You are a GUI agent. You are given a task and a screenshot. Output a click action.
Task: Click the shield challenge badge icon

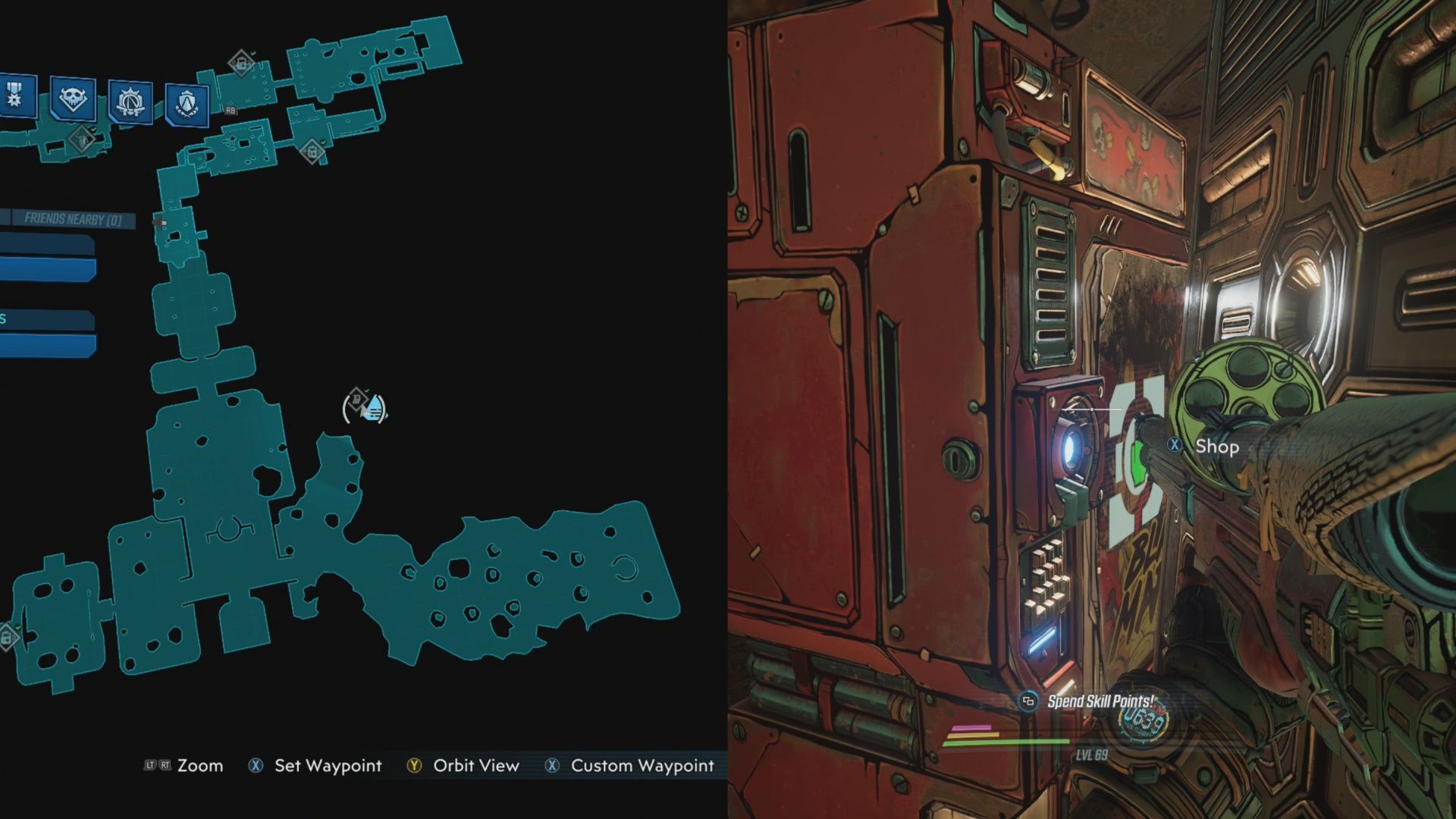[187, 102]
